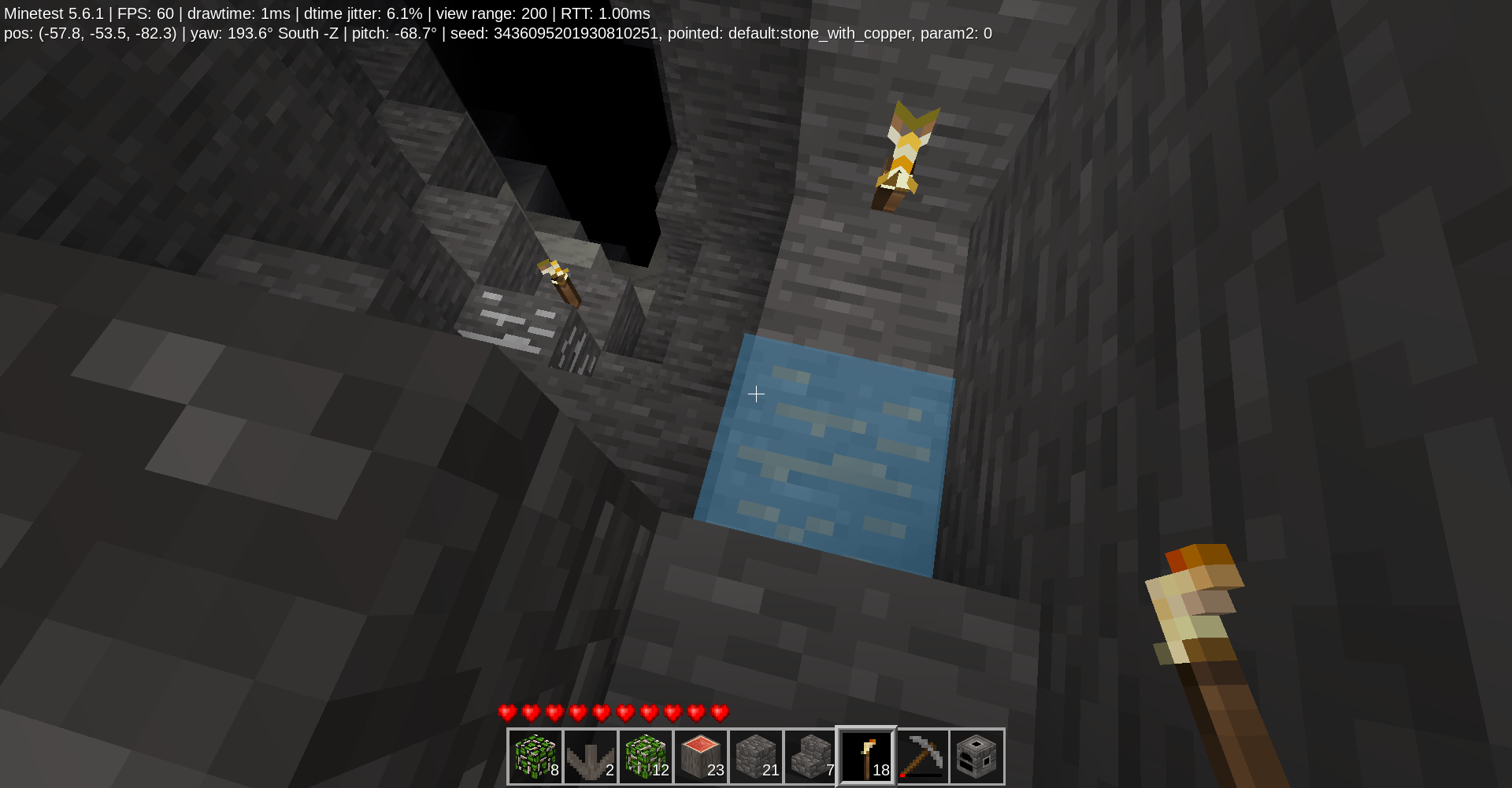
Task: Select the furnace hotbar slot
Action: [976, 757]
